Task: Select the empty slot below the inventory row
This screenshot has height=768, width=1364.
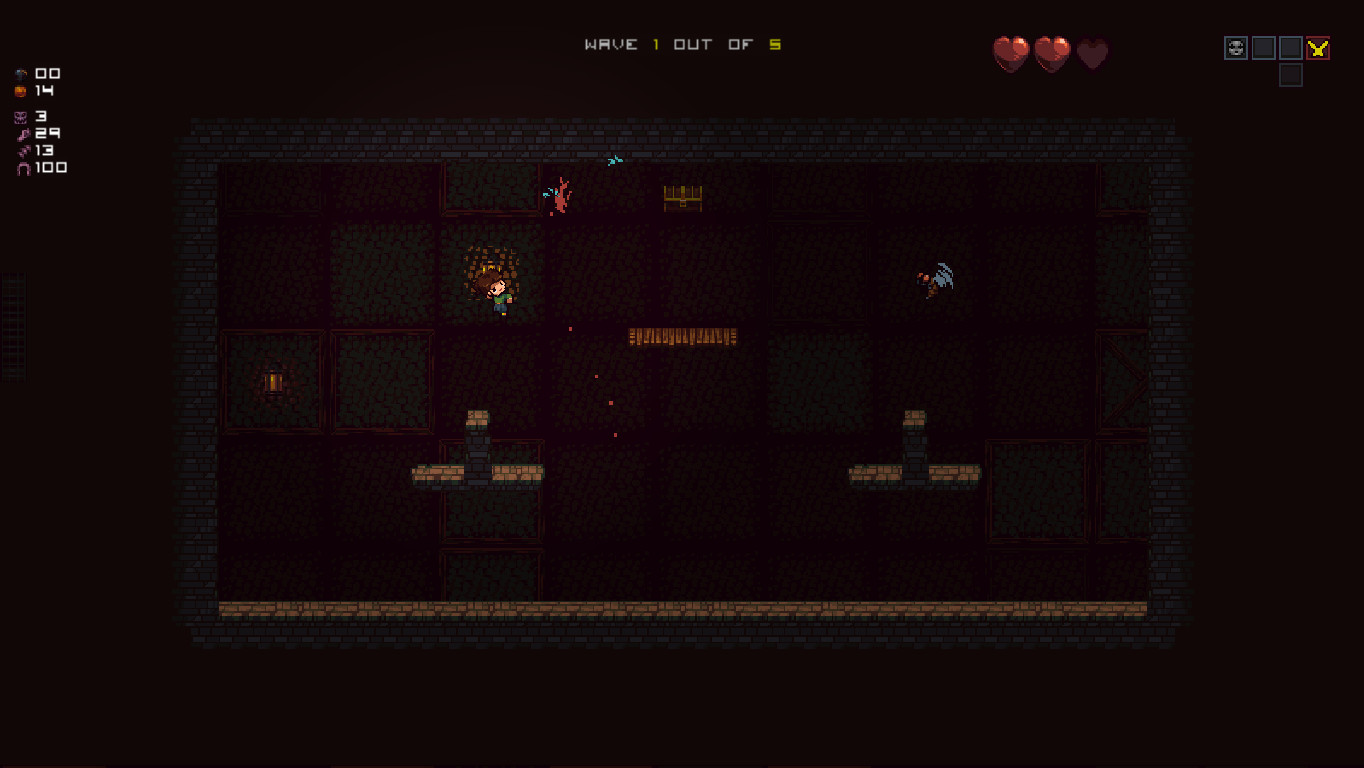Action: click(1290, 75)
